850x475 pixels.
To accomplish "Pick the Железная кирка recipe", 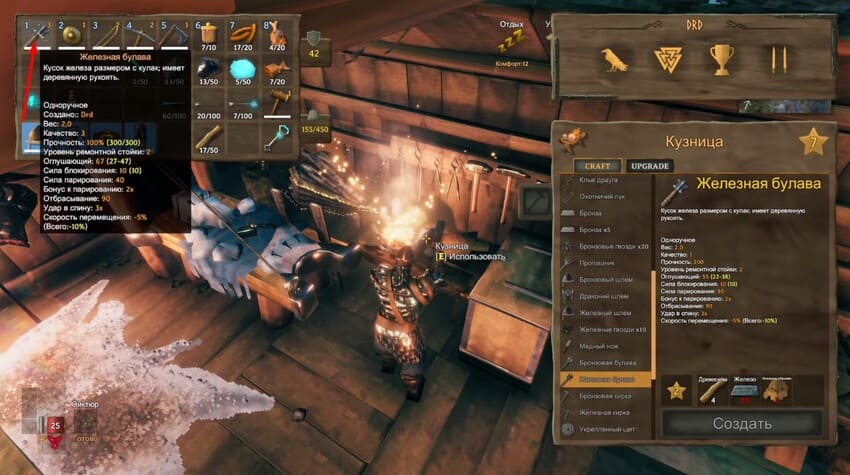I will [606, 412].
